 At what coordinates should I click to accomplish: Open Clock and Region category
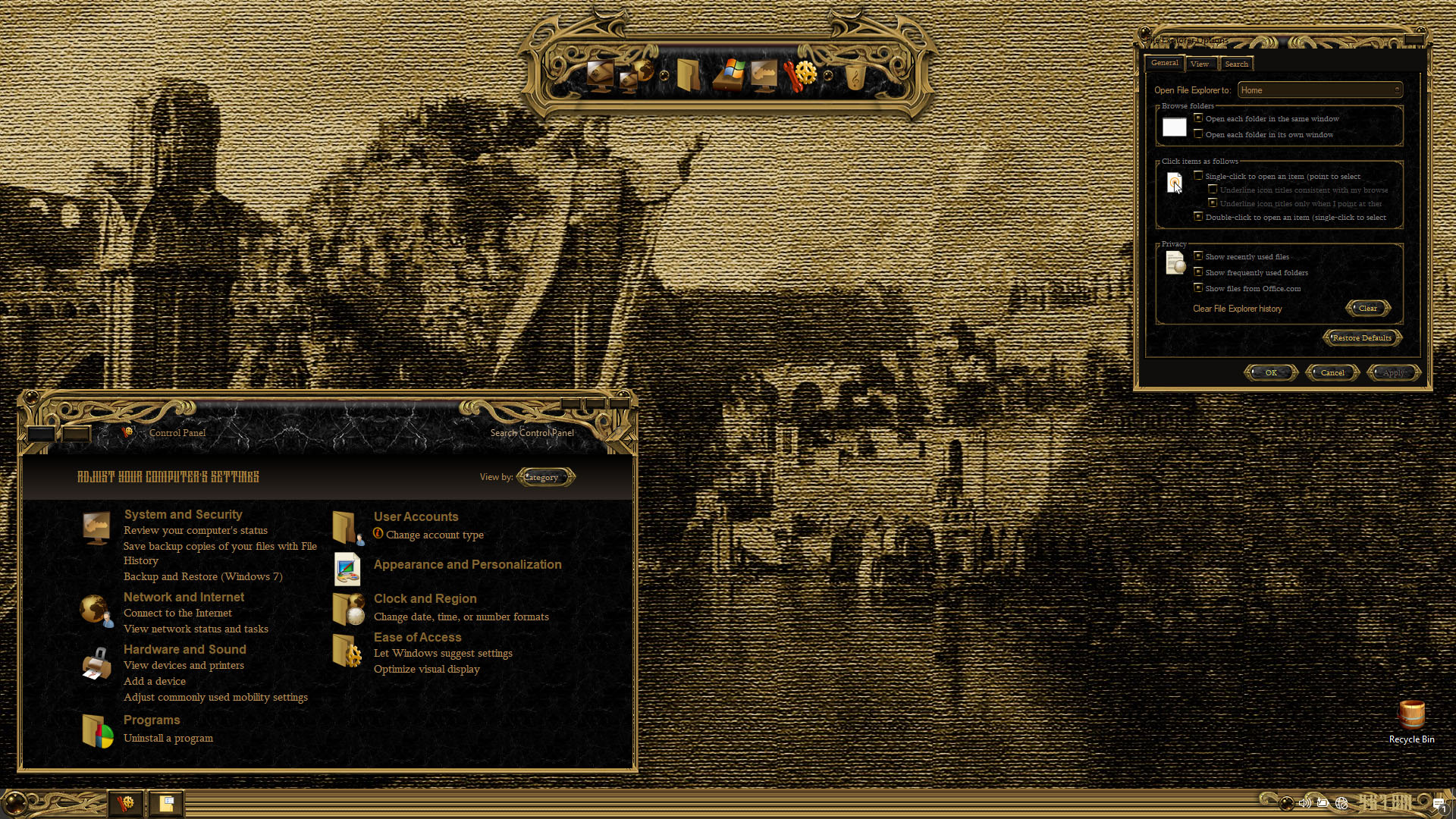pyautogui.click(x=425, y=598)
